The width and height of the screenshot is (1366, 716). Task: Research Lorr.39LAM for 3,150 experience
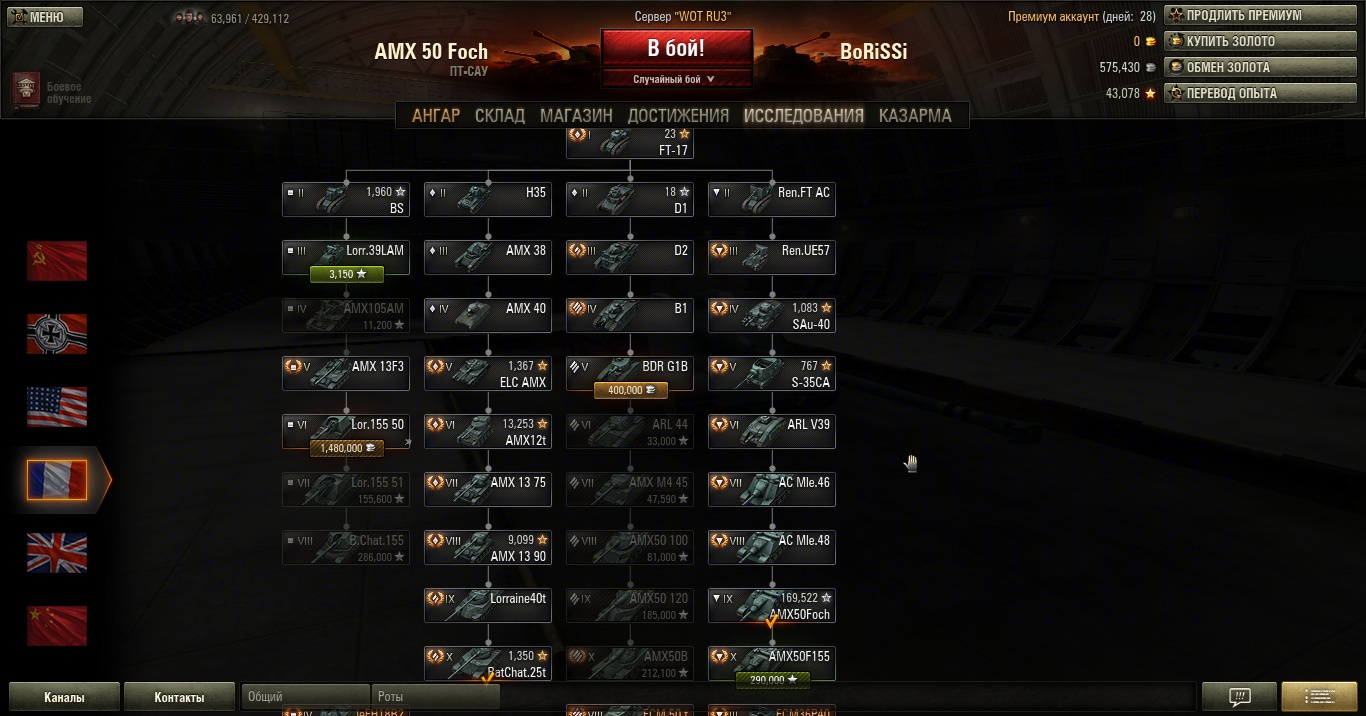point(347,273)
